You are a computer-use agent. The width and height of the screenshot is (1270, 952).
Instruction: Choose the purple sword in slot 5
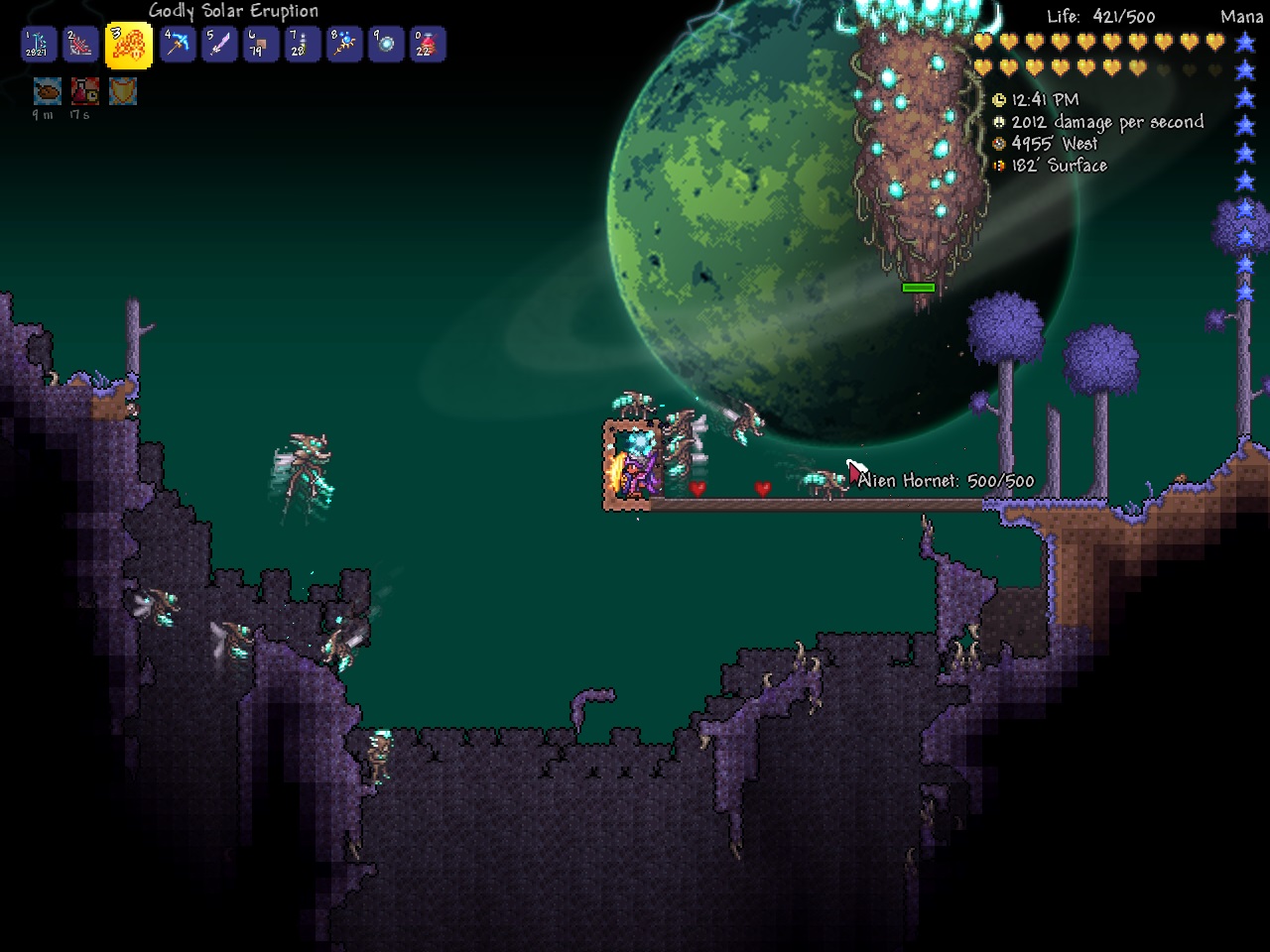click(219, 45)
